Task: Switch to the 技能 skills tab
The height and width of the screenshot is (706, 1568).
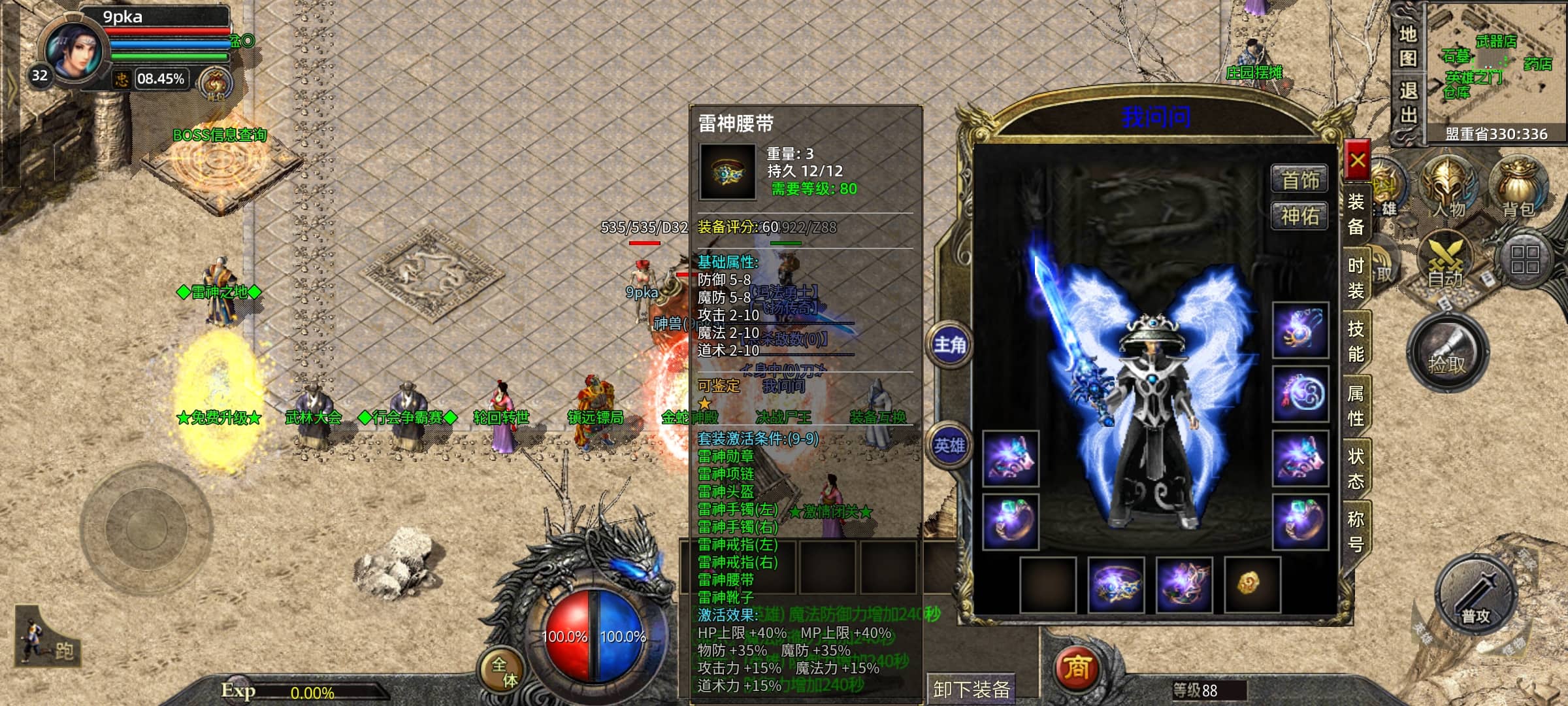Action: click(1356, 341)
